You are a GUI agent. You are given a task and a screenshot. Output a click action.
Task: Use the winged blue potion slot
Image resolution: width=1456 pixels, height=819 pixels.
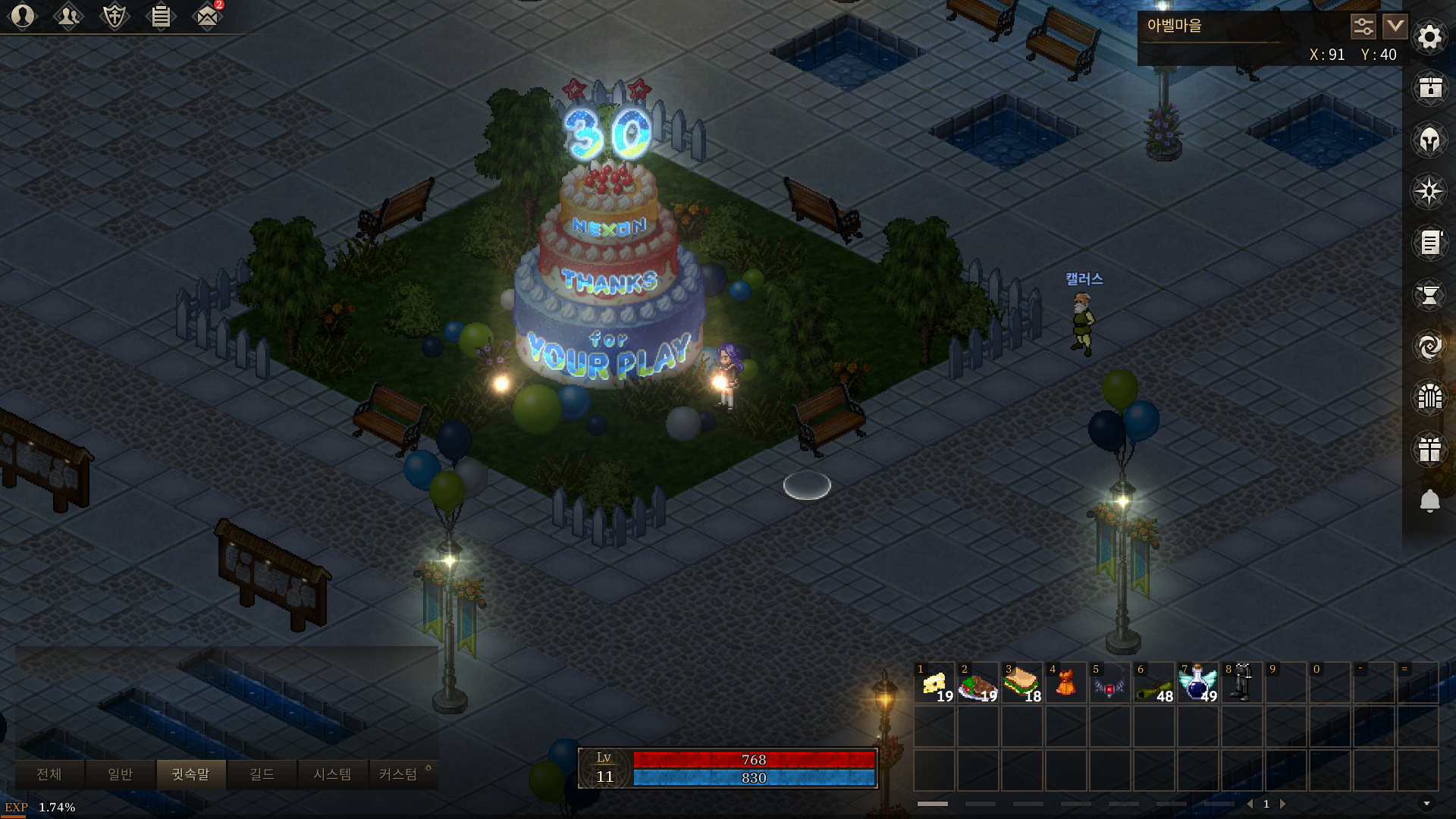[1198, 683]
